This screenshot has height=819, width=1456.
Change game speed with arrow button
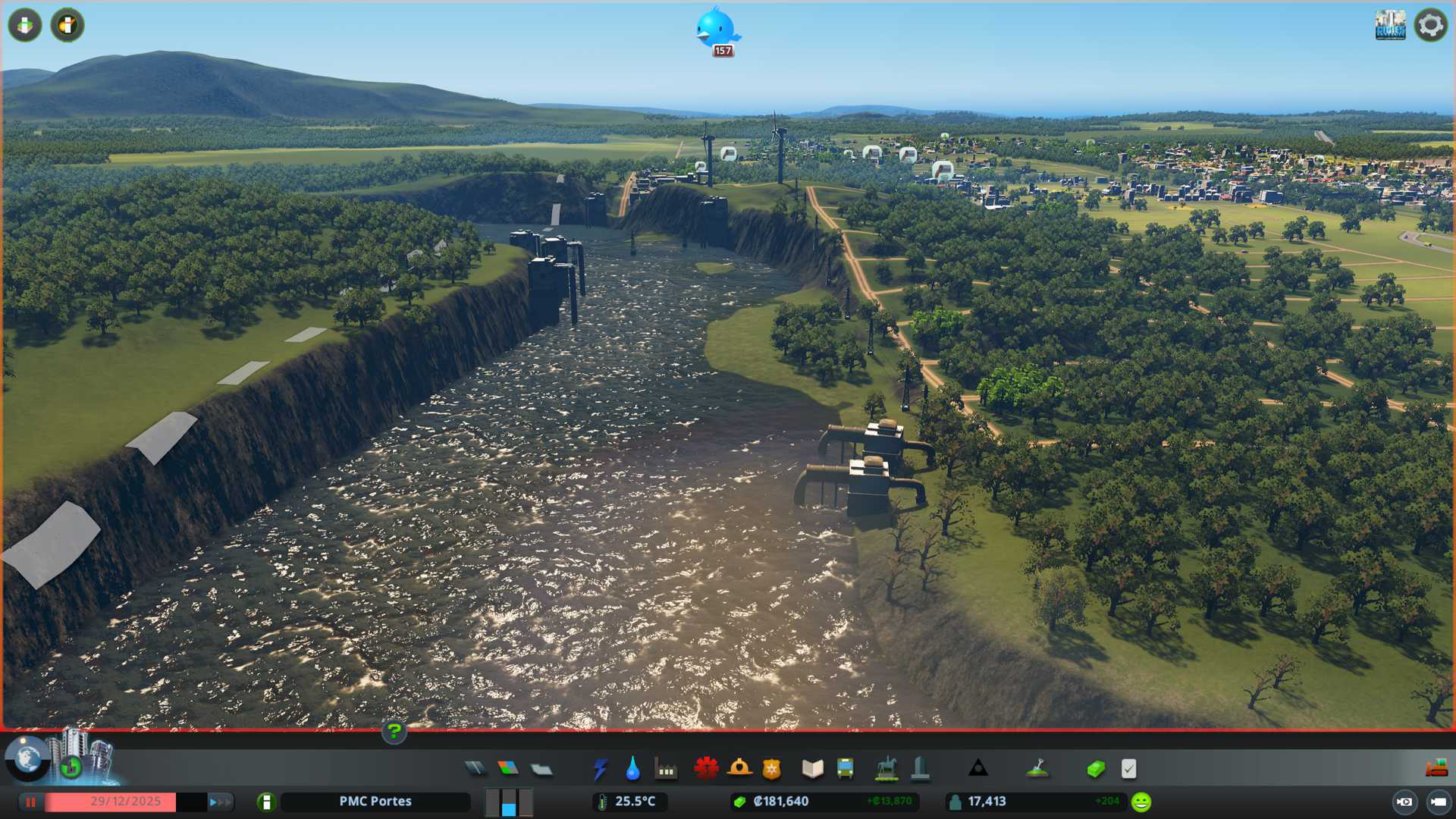point(220,802)
